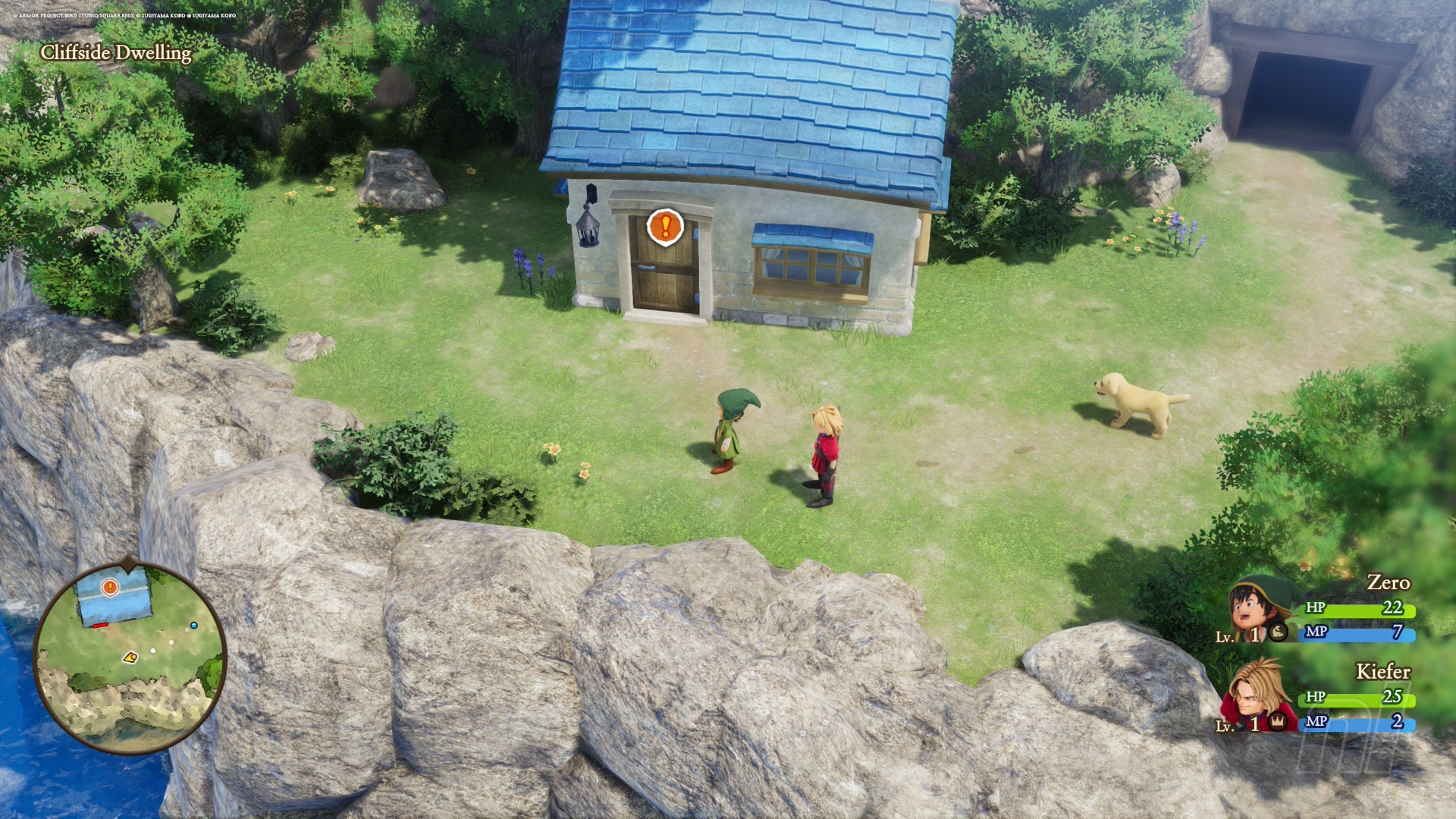Select the quest marker on the minimap
This screenshot has height=819, width=1456.
pyautogui.click(x=111, y=587)
